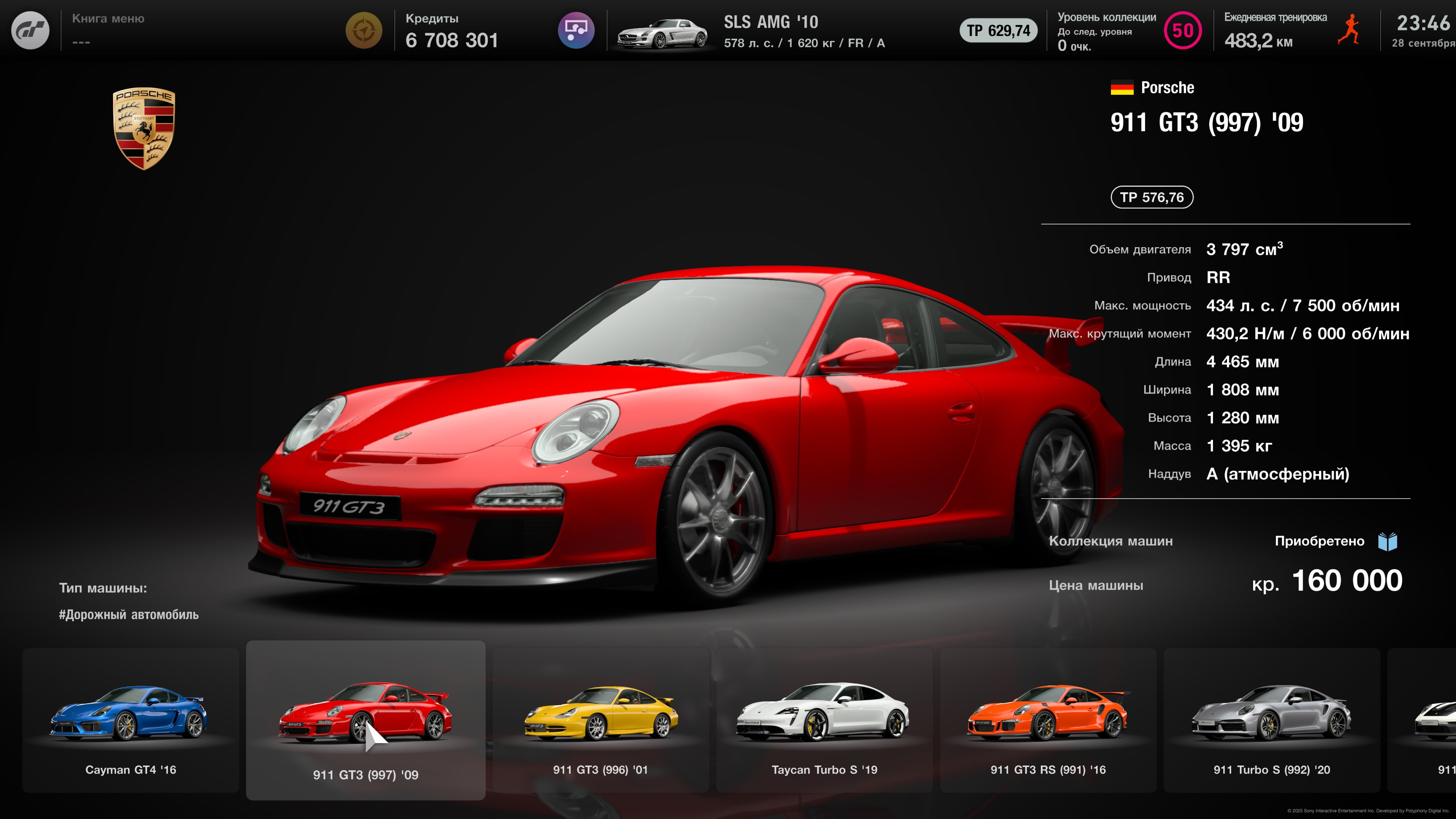Open the collector level 50 badge

click(1183, 30)
